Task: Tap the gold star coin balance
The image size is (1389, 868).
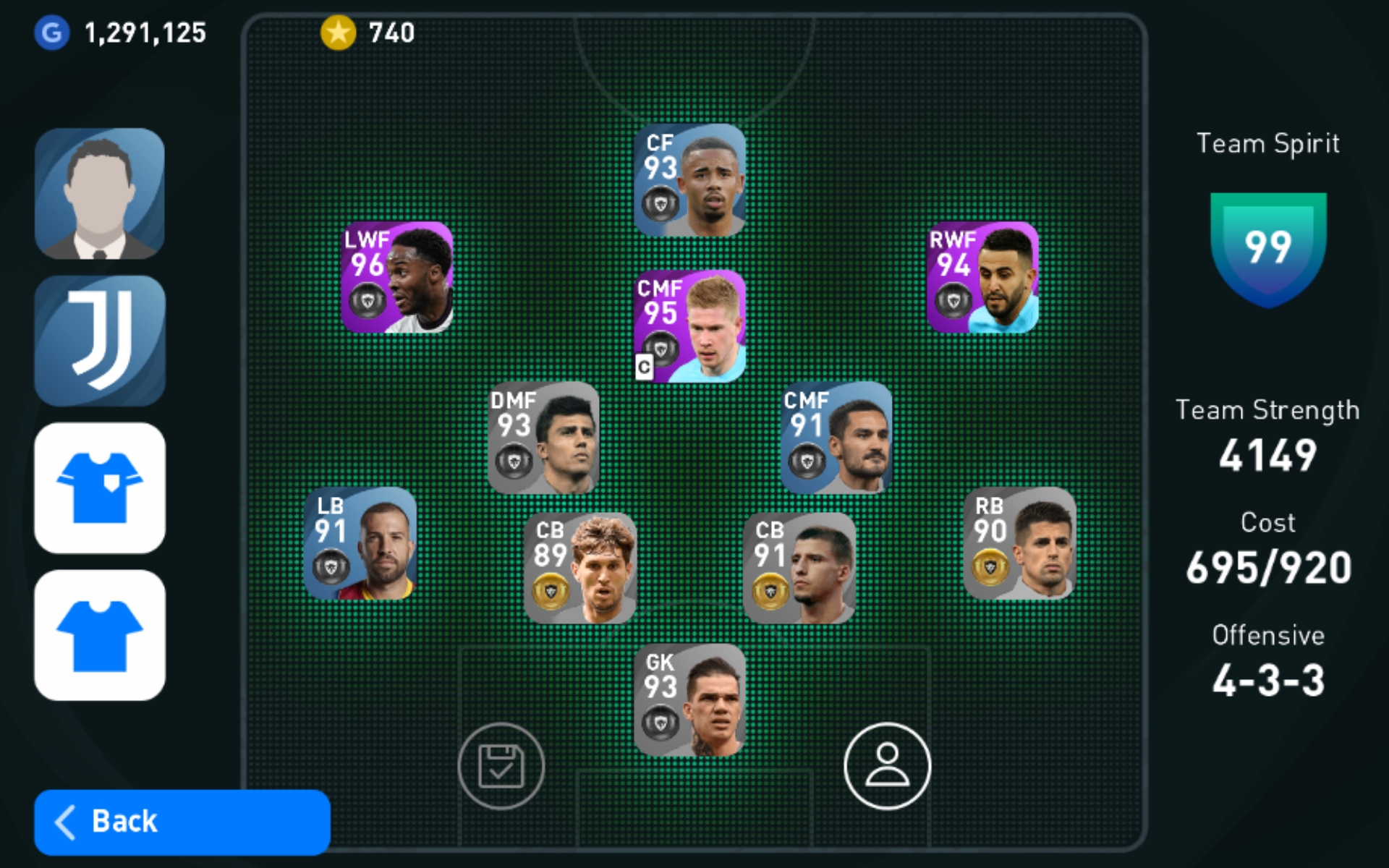Action: point(368,33)
